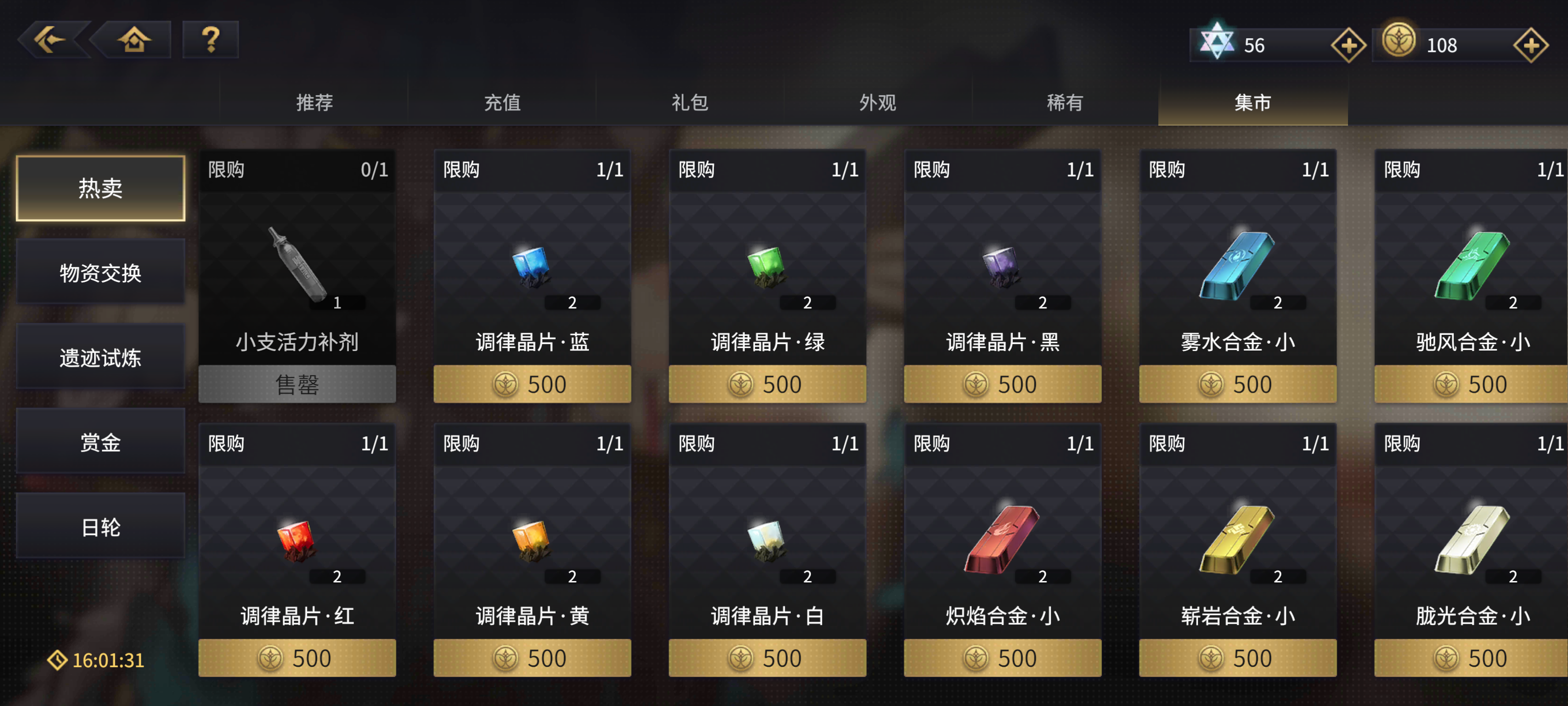The width and height of the screenshot is (1568, 706).
Task: Click the 售罄 sold-out button
Action: 296,384
